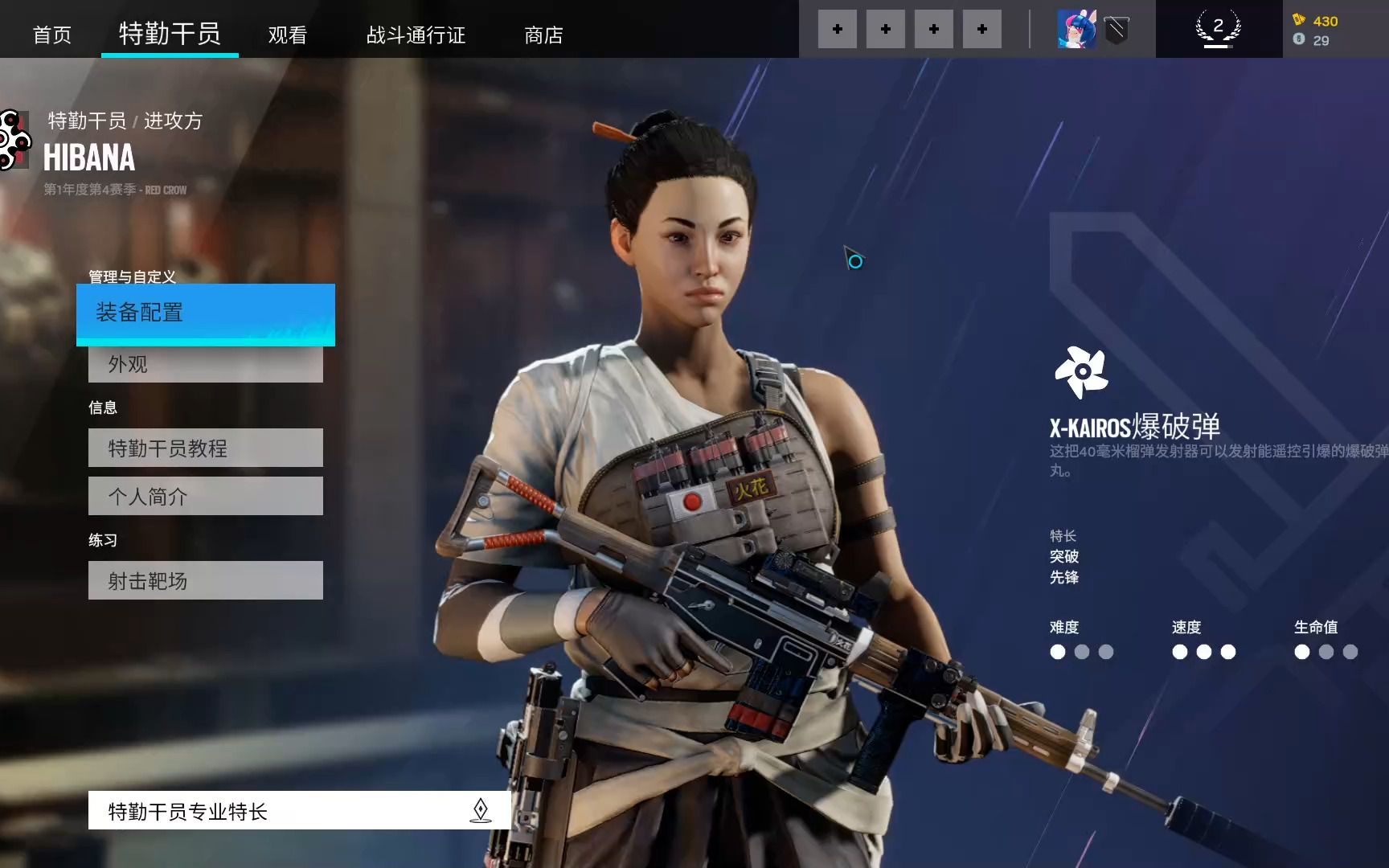This screenshot has height=868, width=1389.
Task: Visit the 商店 shop tab
Action: (543, 35)
